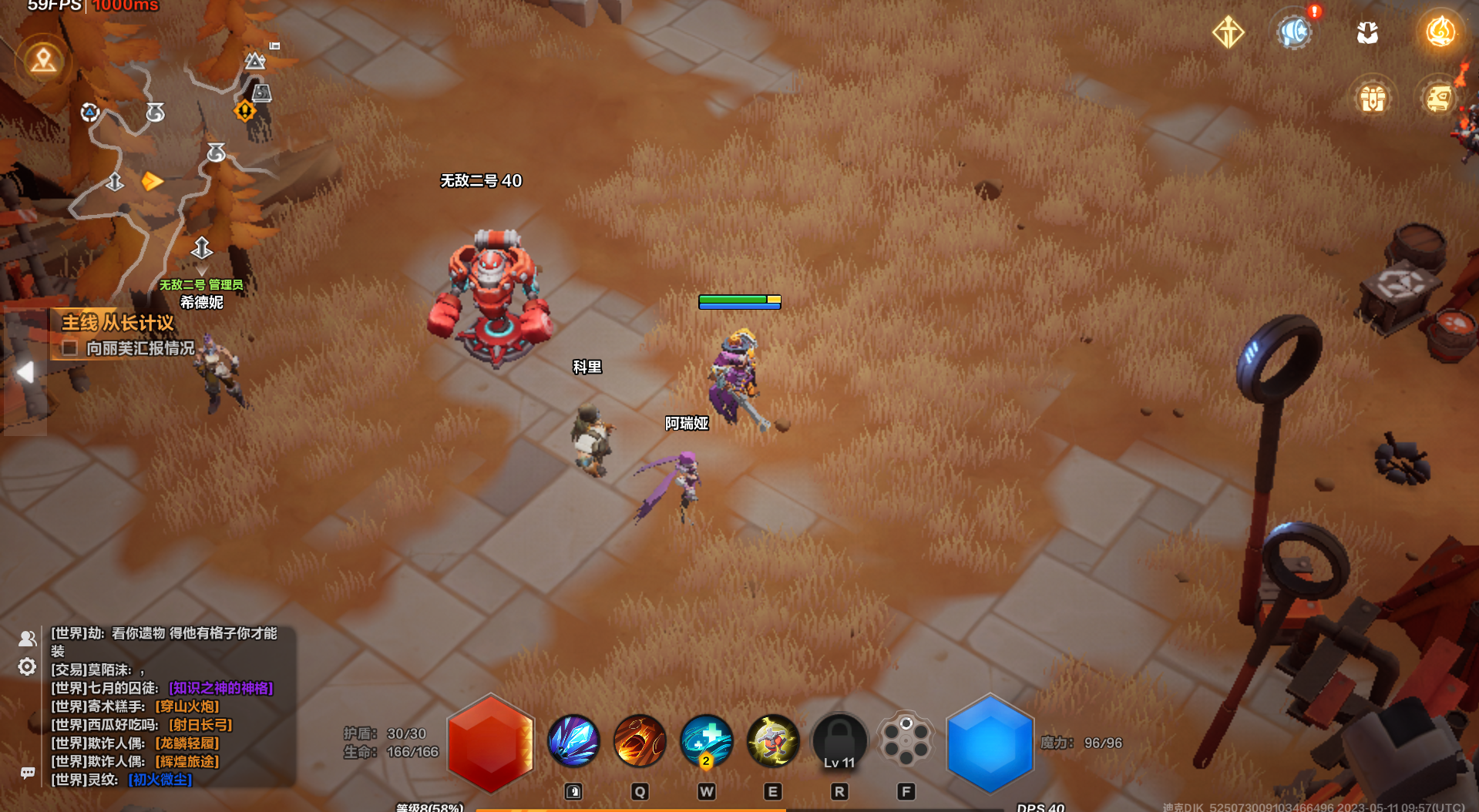The height and width of the screenshot is (812, 1479).
Task: Open the white backpack inventory icon
Action: point(1367,32)
